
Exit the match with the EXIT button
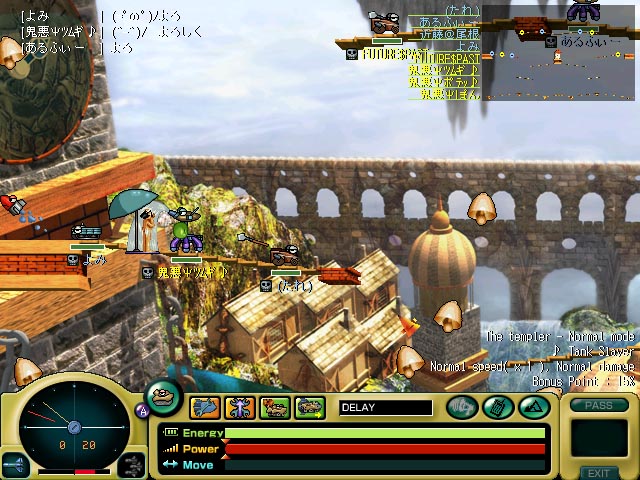click(x=598, y=472)
